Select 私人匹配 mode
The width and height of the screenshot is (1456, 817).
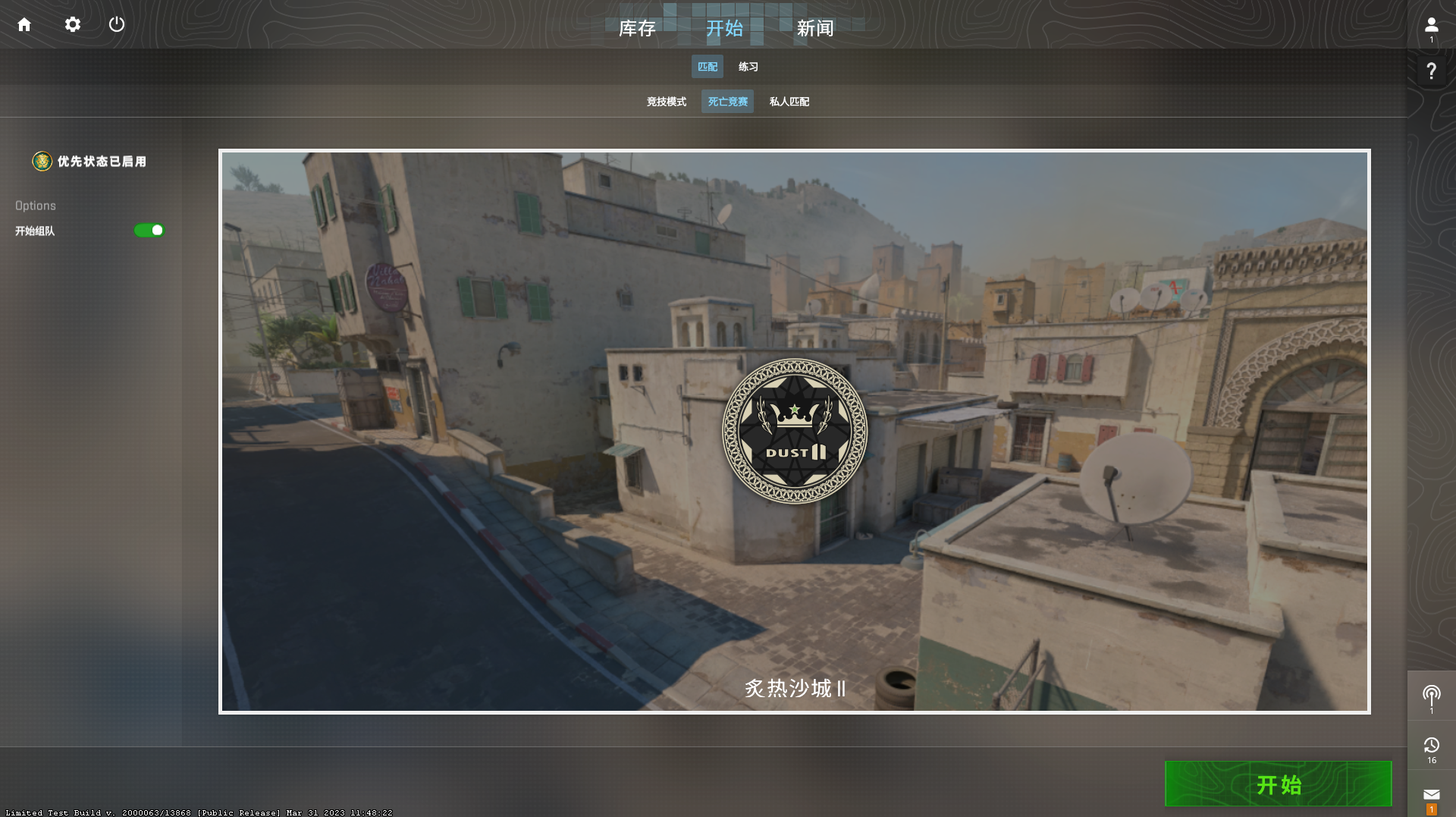[x=788, y=101]
